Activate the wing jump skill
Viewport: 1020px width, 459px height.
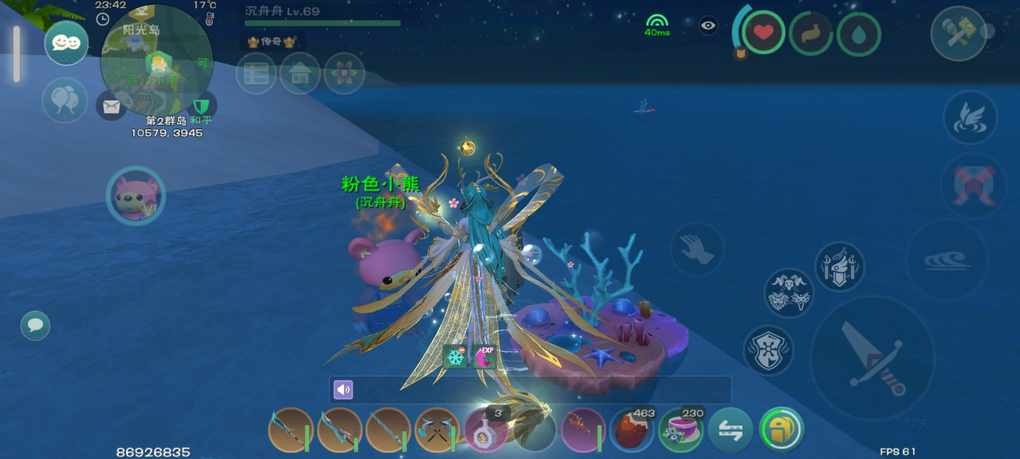969,118
